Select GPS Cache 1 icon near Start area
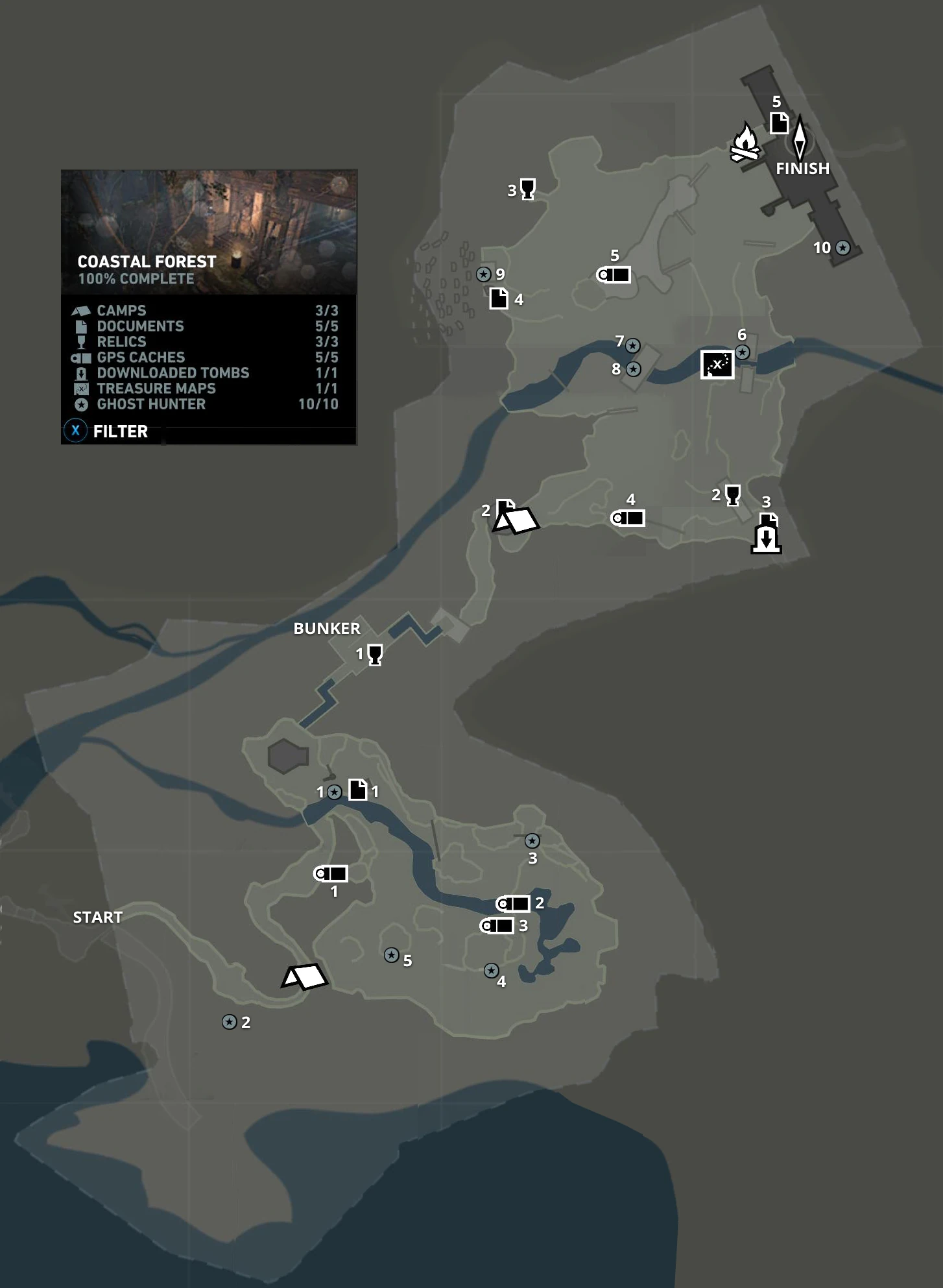Viewport: 943px width, 1288px height. 333,873
